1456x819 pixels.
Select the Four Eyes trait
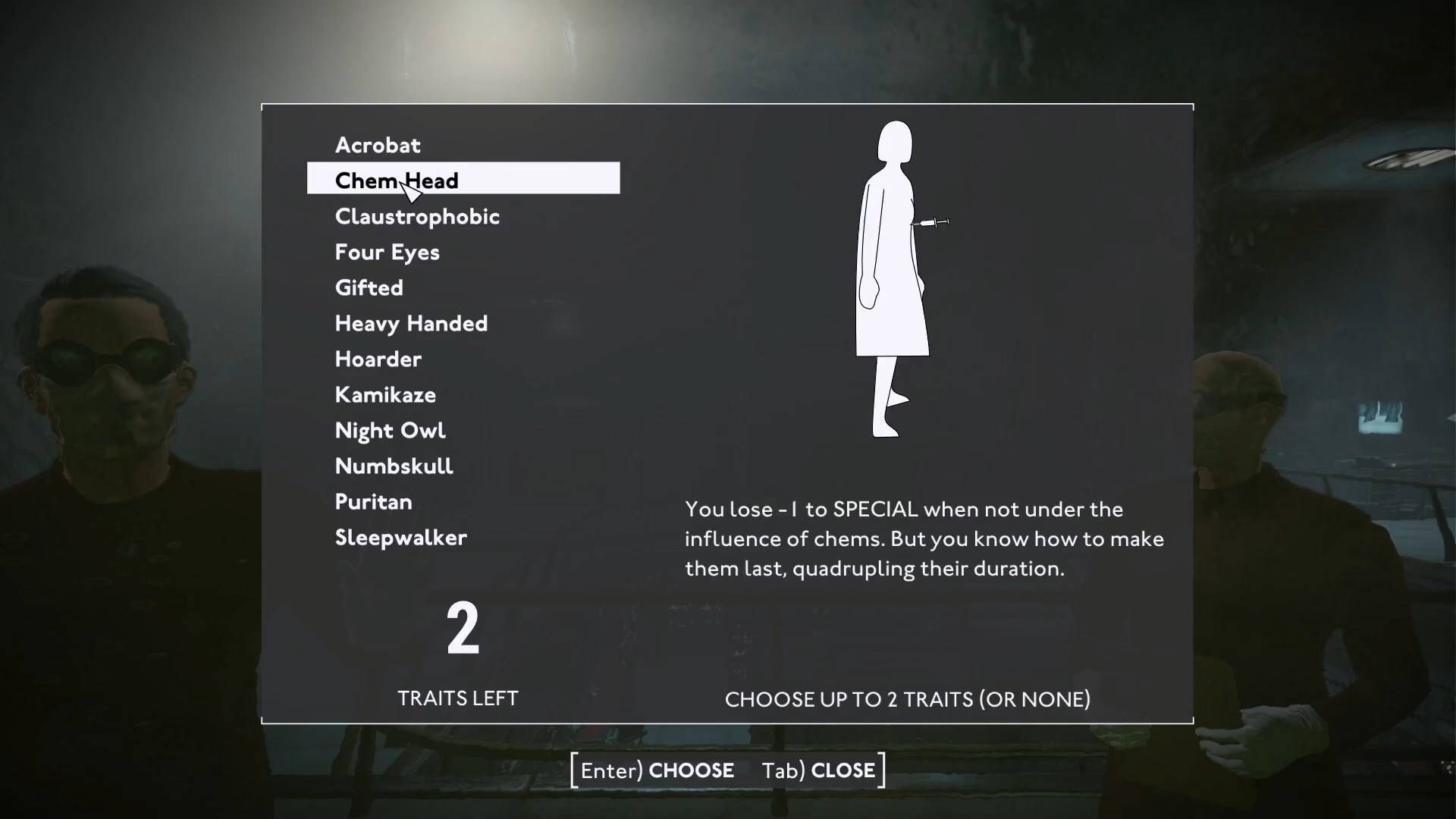click(x=387, y=252)
